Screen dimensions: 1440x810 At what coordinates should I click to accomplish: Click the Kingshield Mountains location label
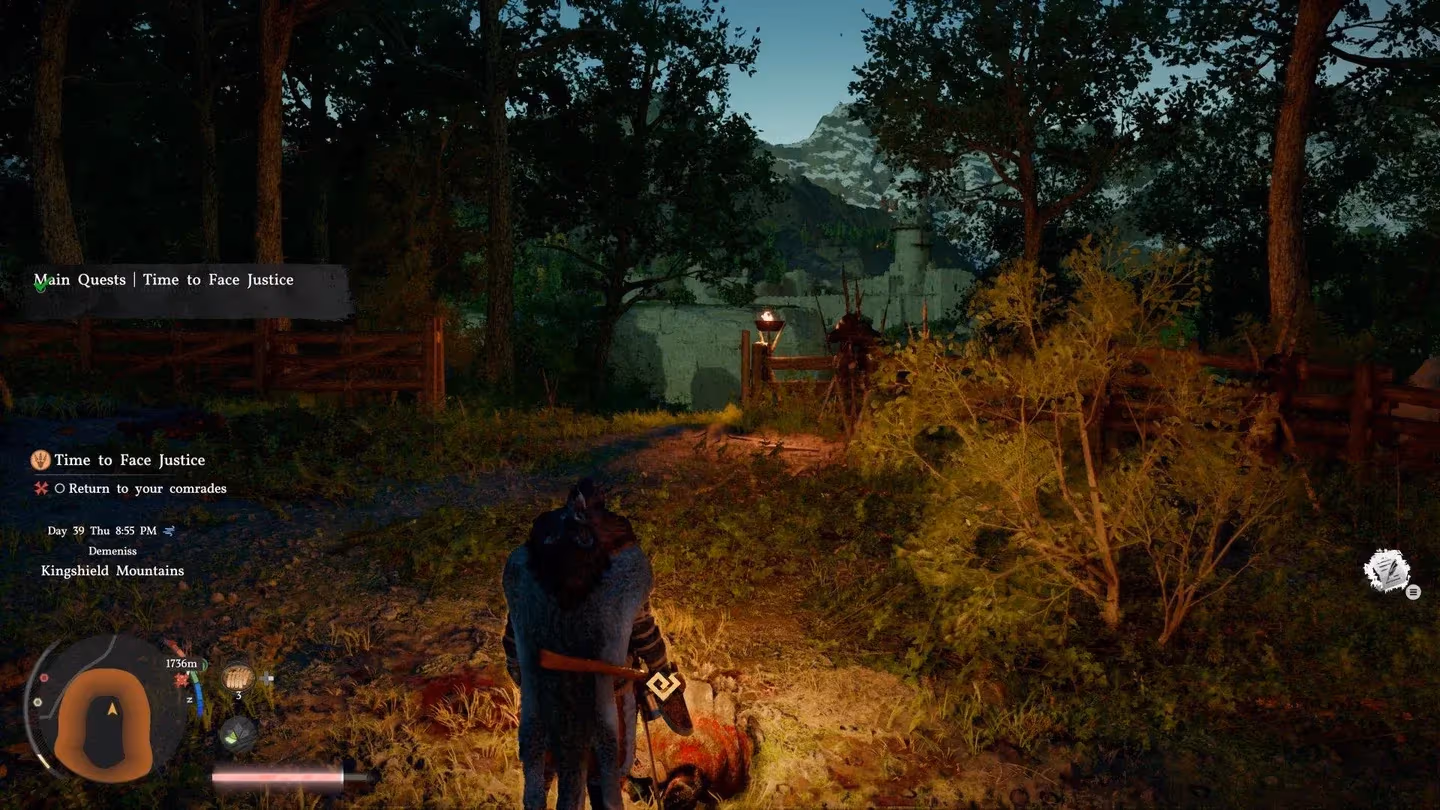coord(112,570)
